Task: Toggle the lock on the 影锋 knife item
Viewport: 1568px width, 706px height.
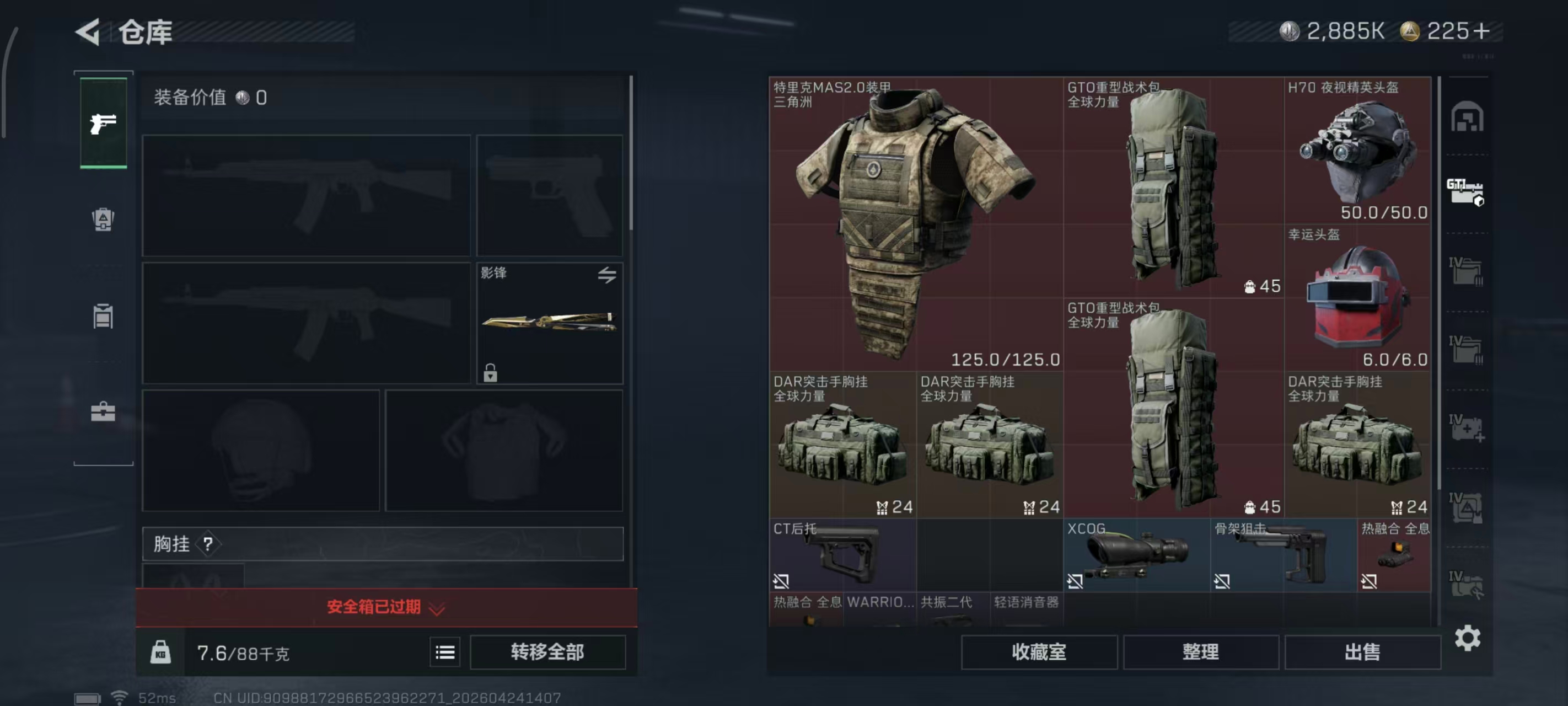Action: (491, 373)
